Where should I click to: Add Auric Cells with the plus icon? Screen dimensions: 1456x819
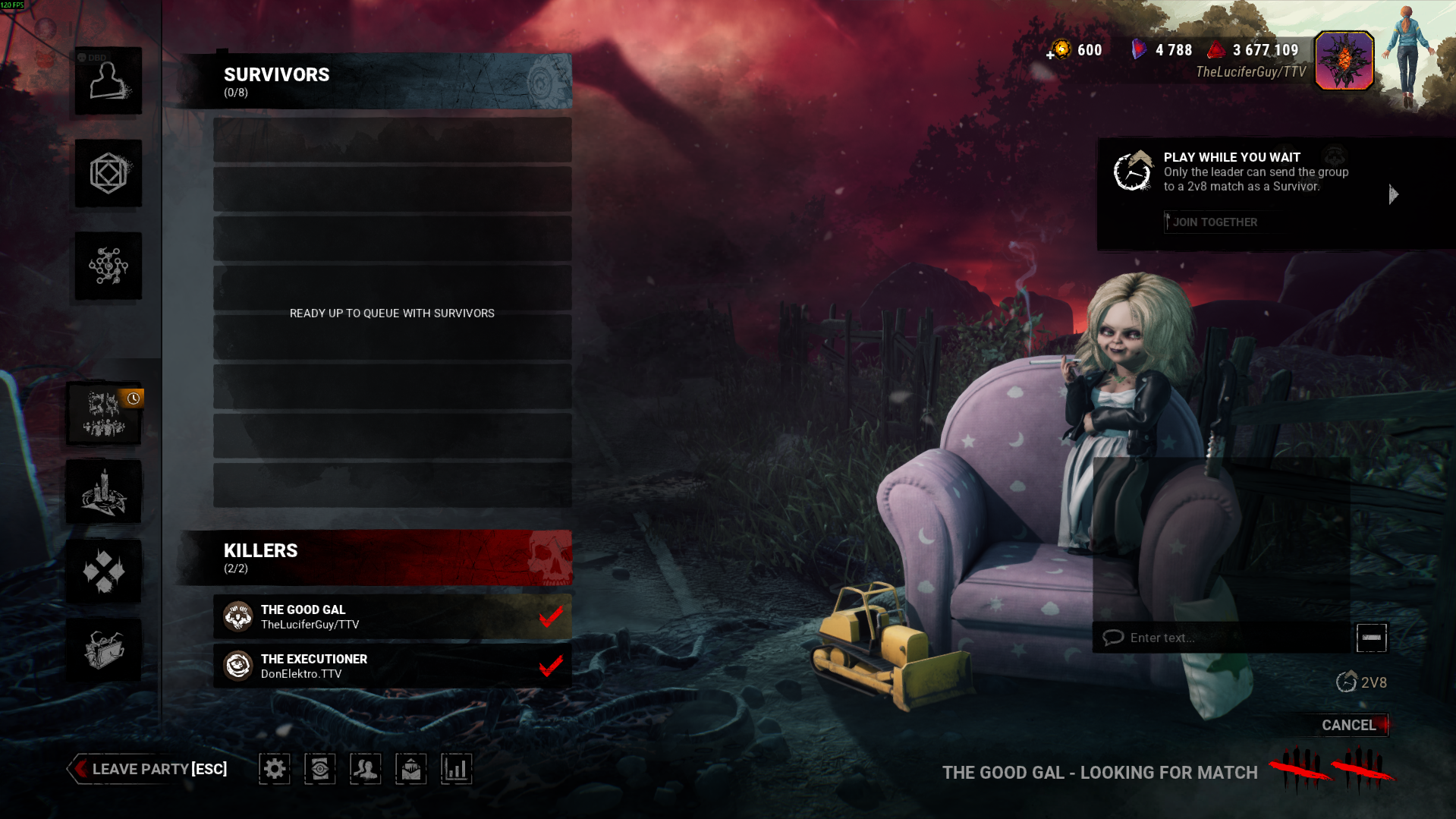pyautogui.click(x=1050, y=55)
